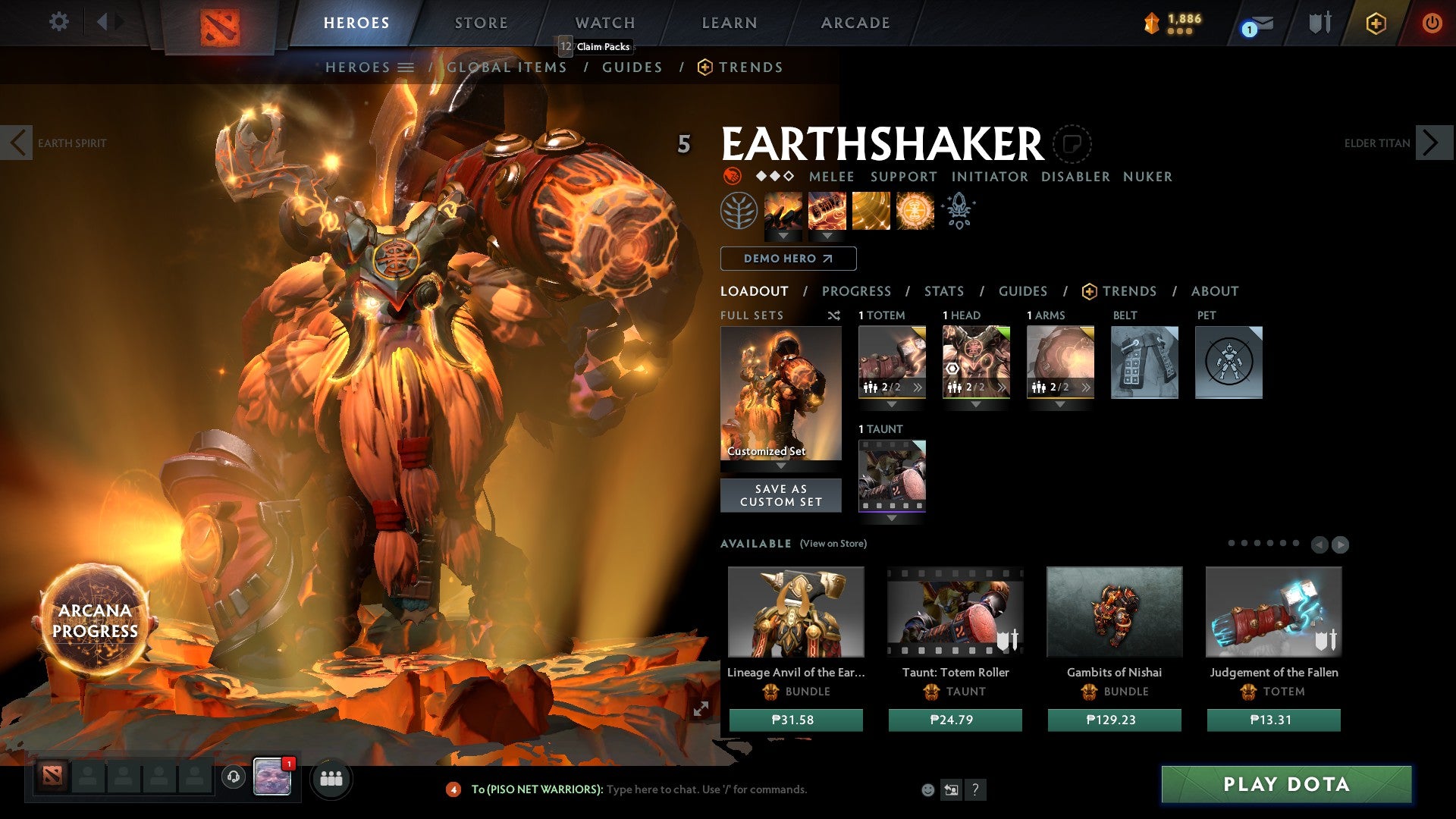Click the Arcana Progress circular indicator
This screenshot has width=1456, height=819.
pyautogui.click(x=95, y=620)
